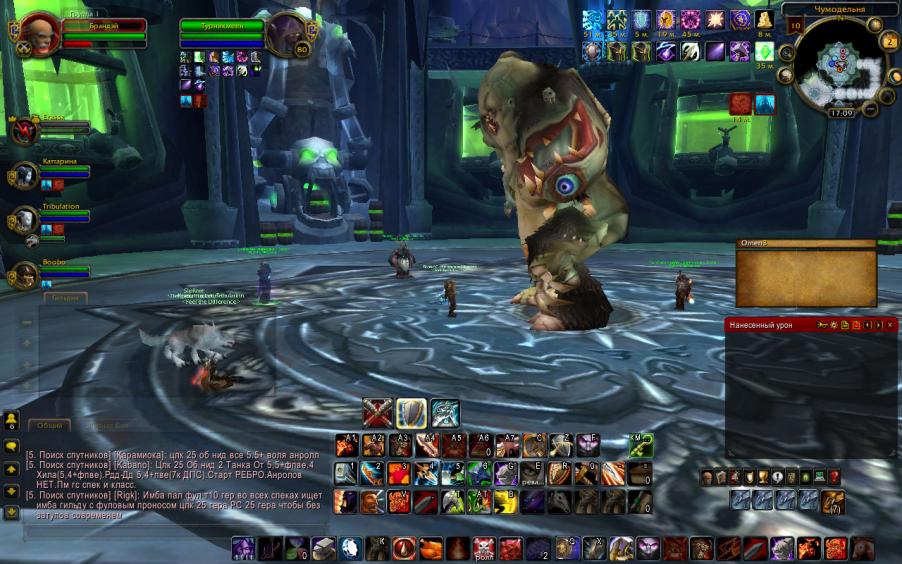The image size is (902, 564).
Task: Select the Battle Stance crossed swords icon
Action: (377, 413)
